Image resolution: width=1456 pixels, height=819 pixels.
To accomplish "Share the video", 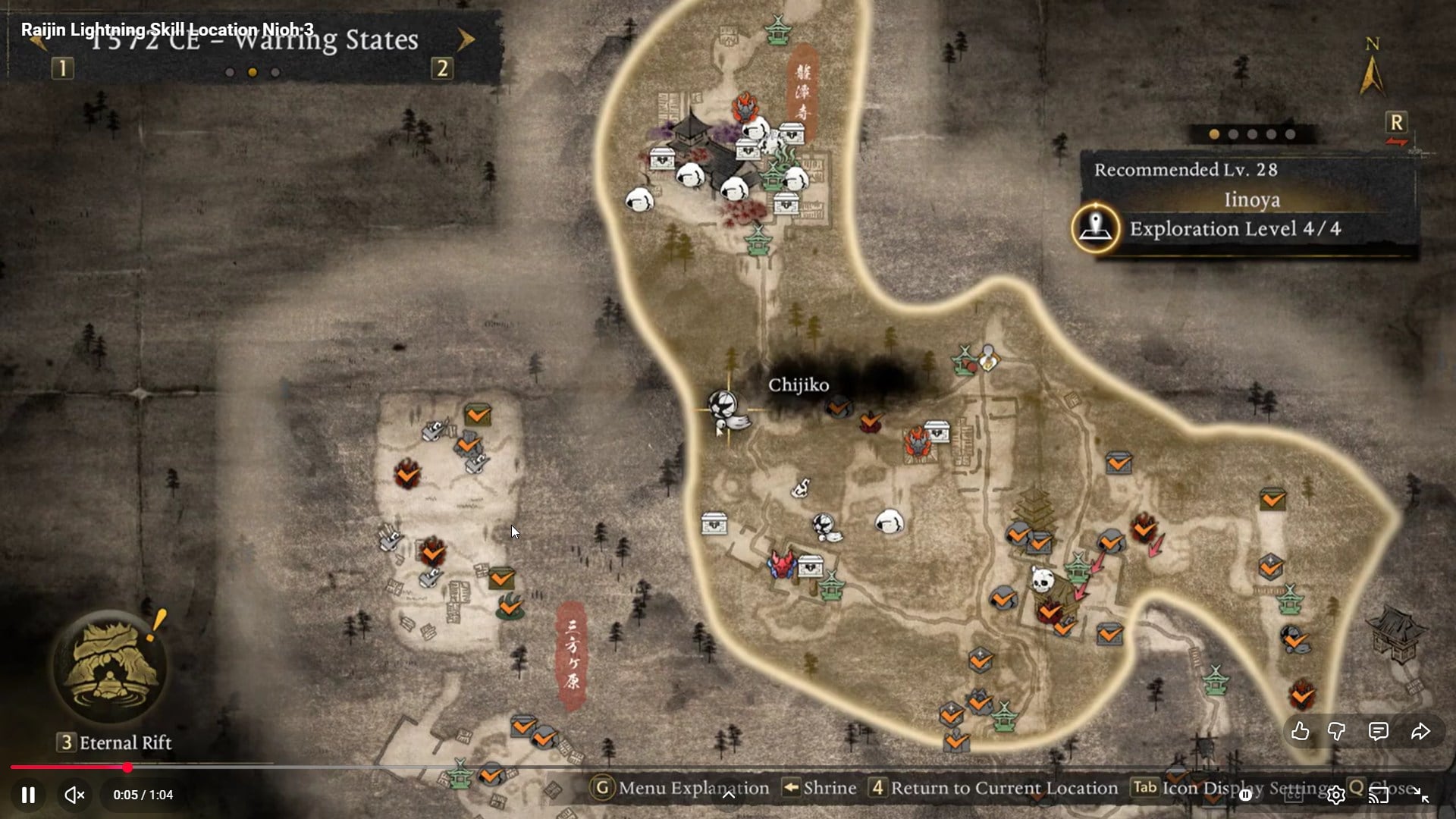I will [x=1420, y=731].
